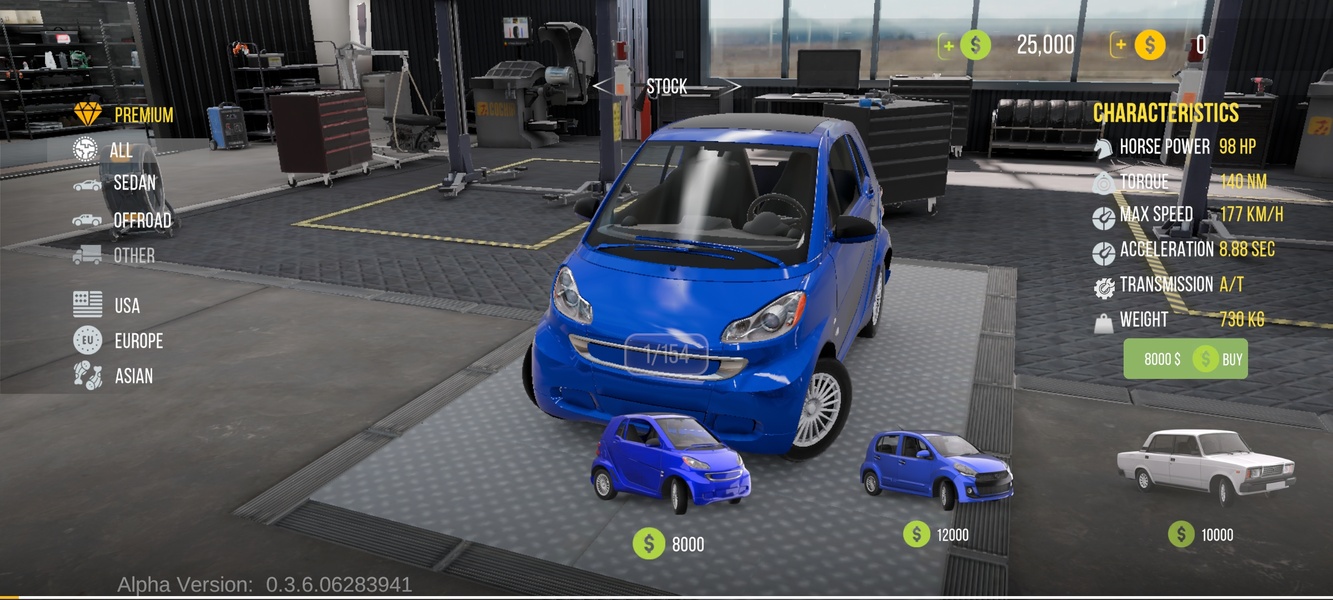Filter cars by USA region
Viewport: 1333px width, 600px height.
pos(108,305)
